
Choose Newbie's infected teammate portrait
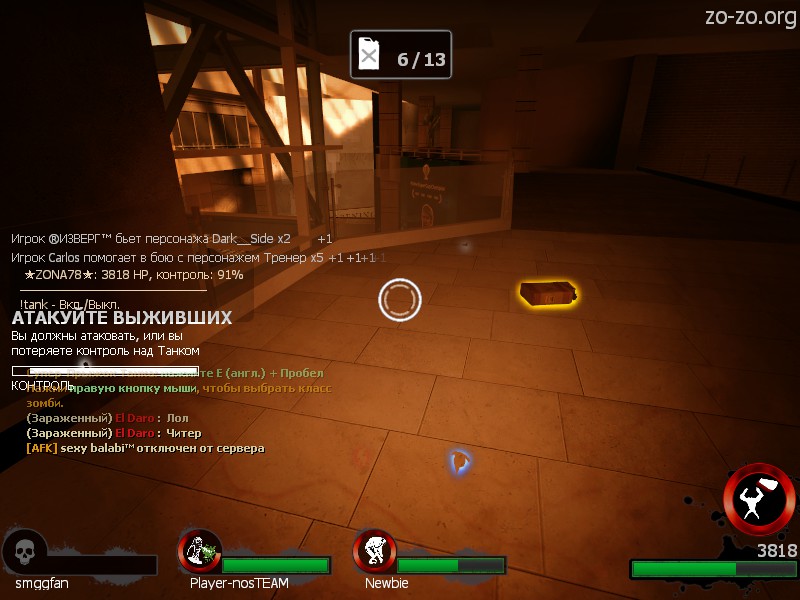tap(375, 551)
